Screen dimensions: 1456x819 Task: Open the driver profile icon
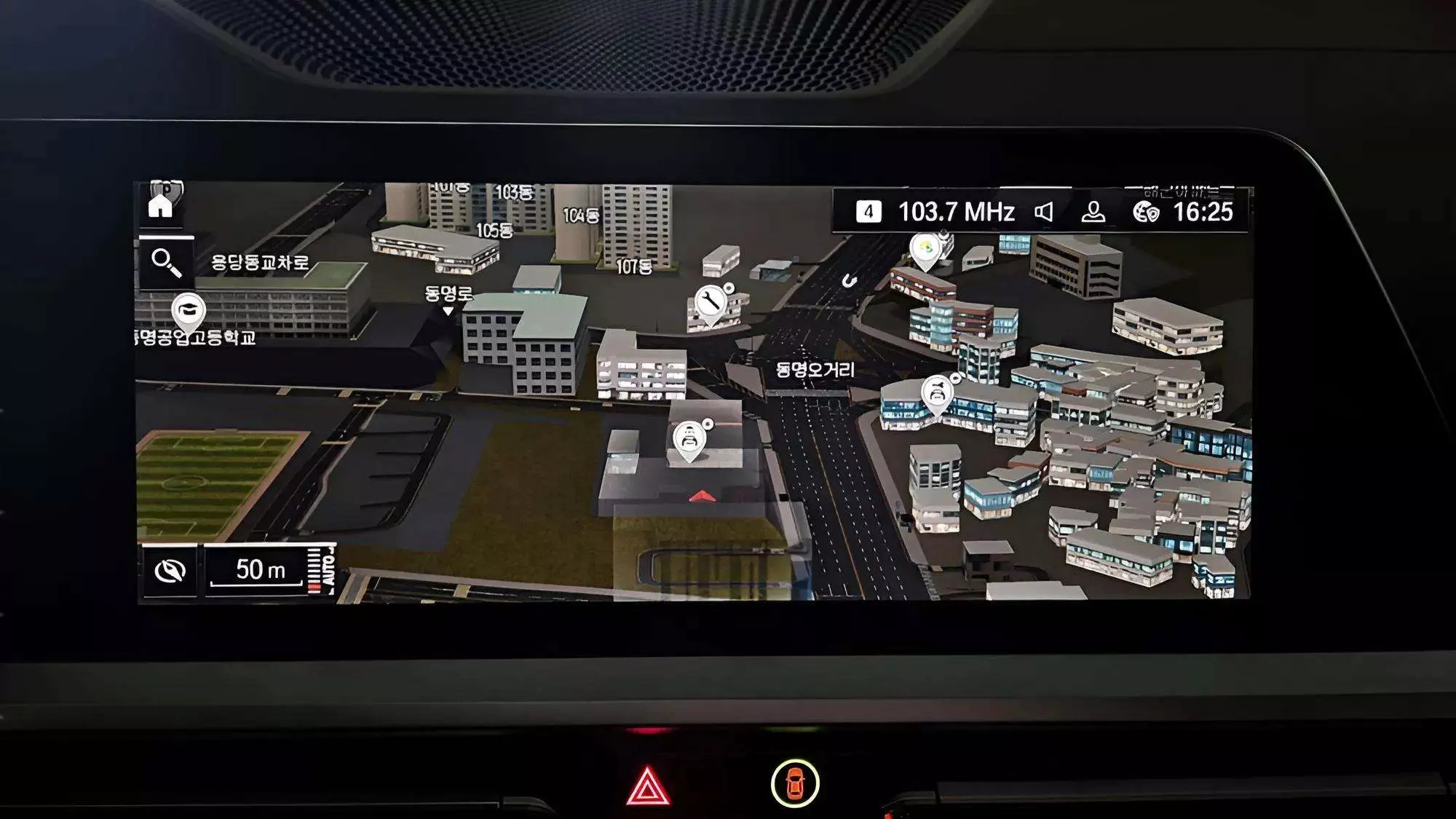[x=1093, y=212]
